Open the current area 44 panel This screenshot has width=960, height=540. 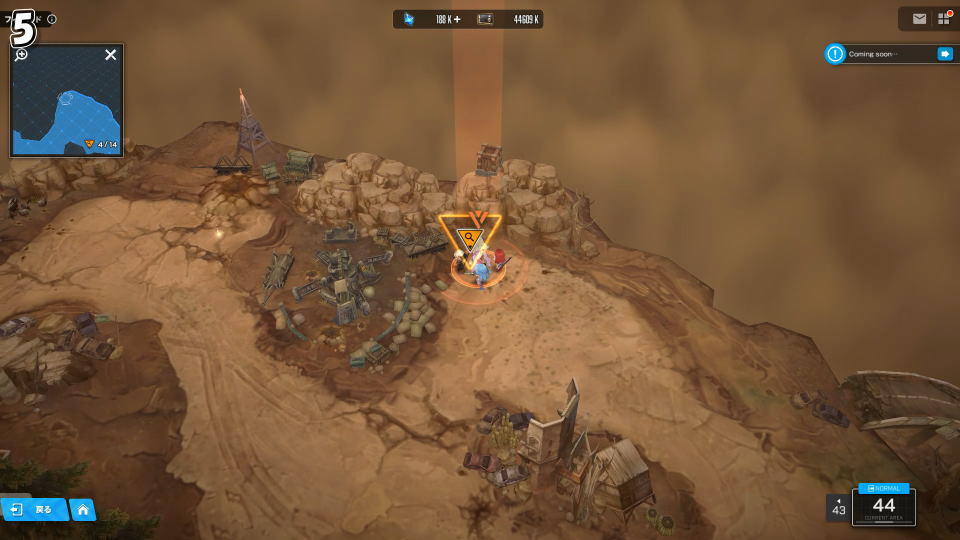point(884,506)
